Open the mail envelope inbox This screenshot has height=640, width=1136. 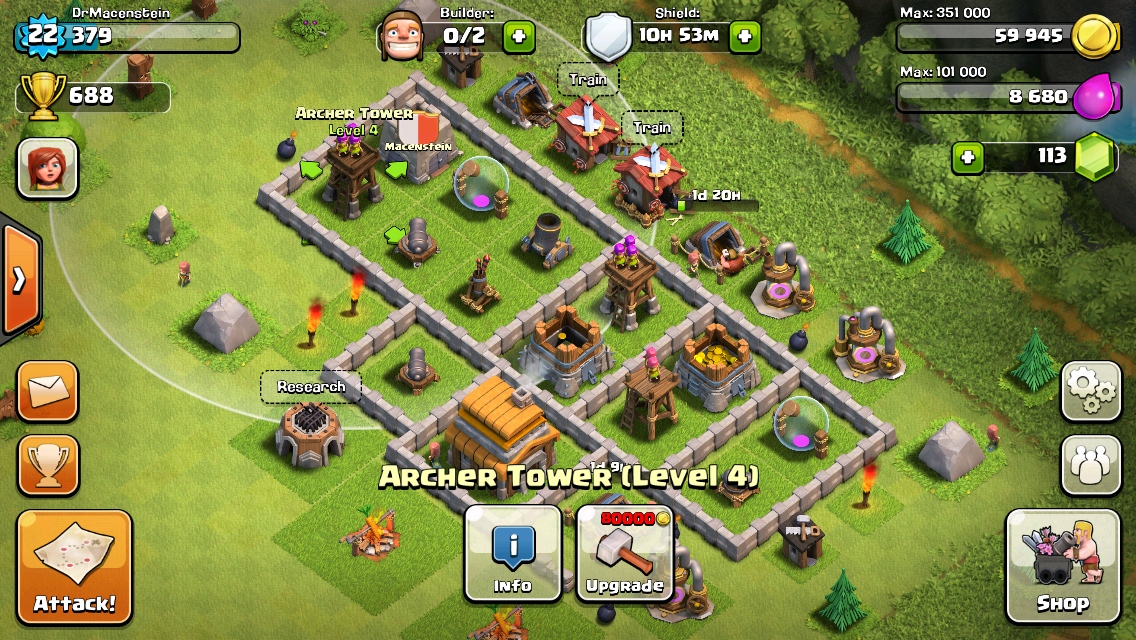47,390
